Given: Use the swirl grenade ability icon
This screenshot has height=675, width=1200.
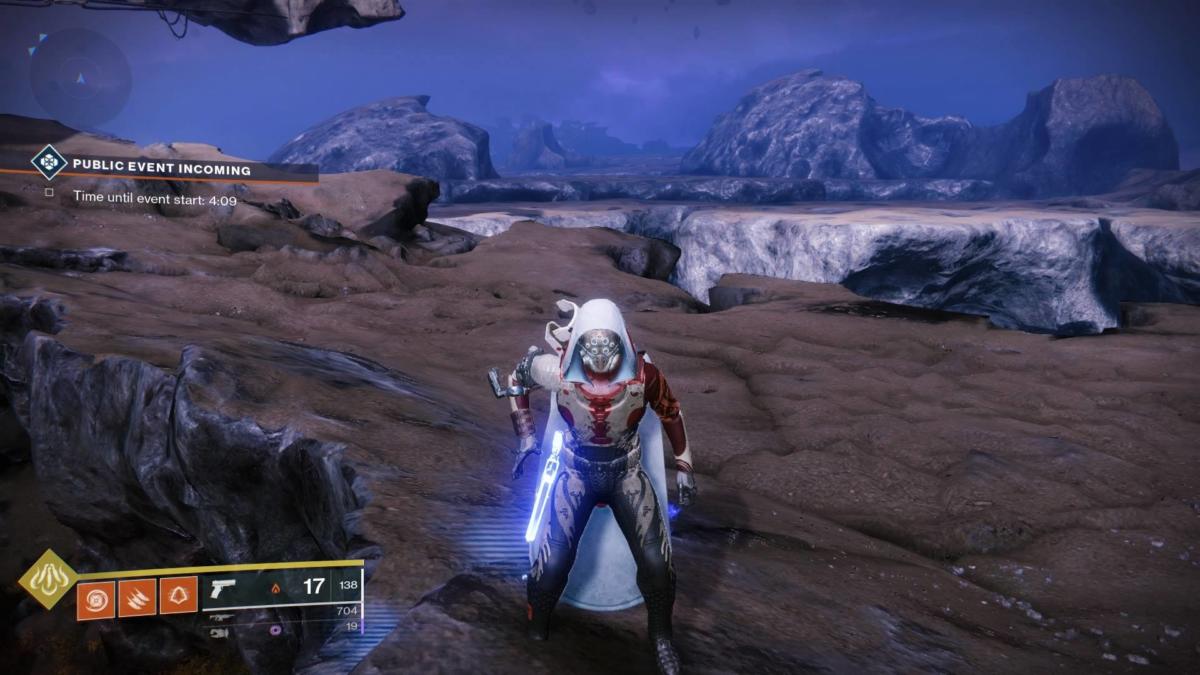Looking at the screenshot, I should 96,599.
